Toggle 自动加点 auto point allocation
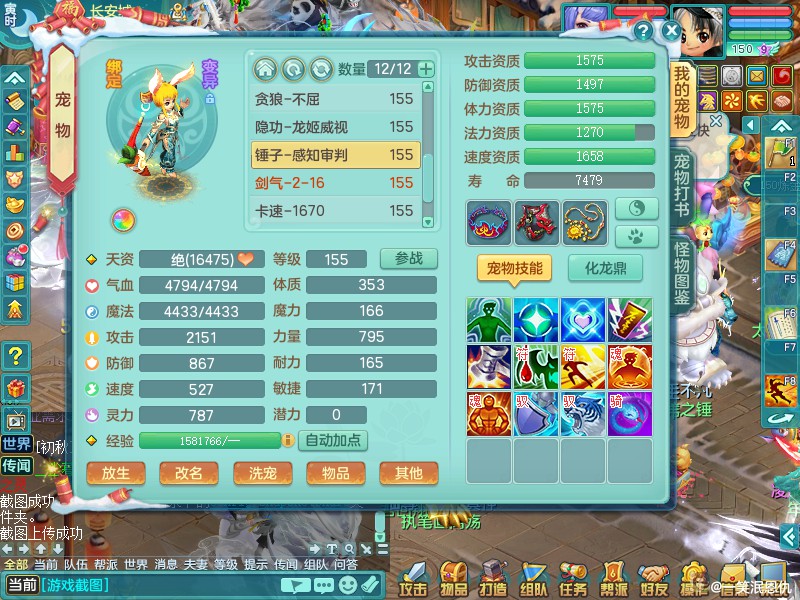This screenshot has width=800, height=600. coord(333,440)
